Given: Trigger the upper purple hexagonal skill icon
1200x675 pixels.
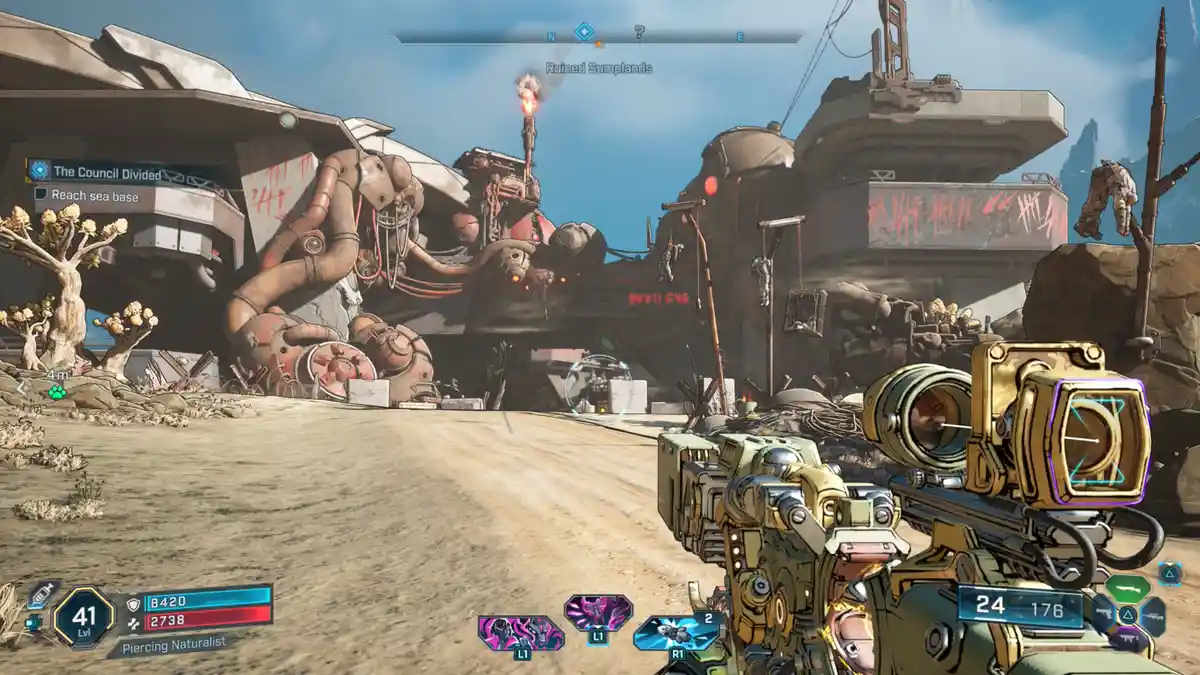Looking at the screenshot, I should pyautogui.click(x=598, y=612).
